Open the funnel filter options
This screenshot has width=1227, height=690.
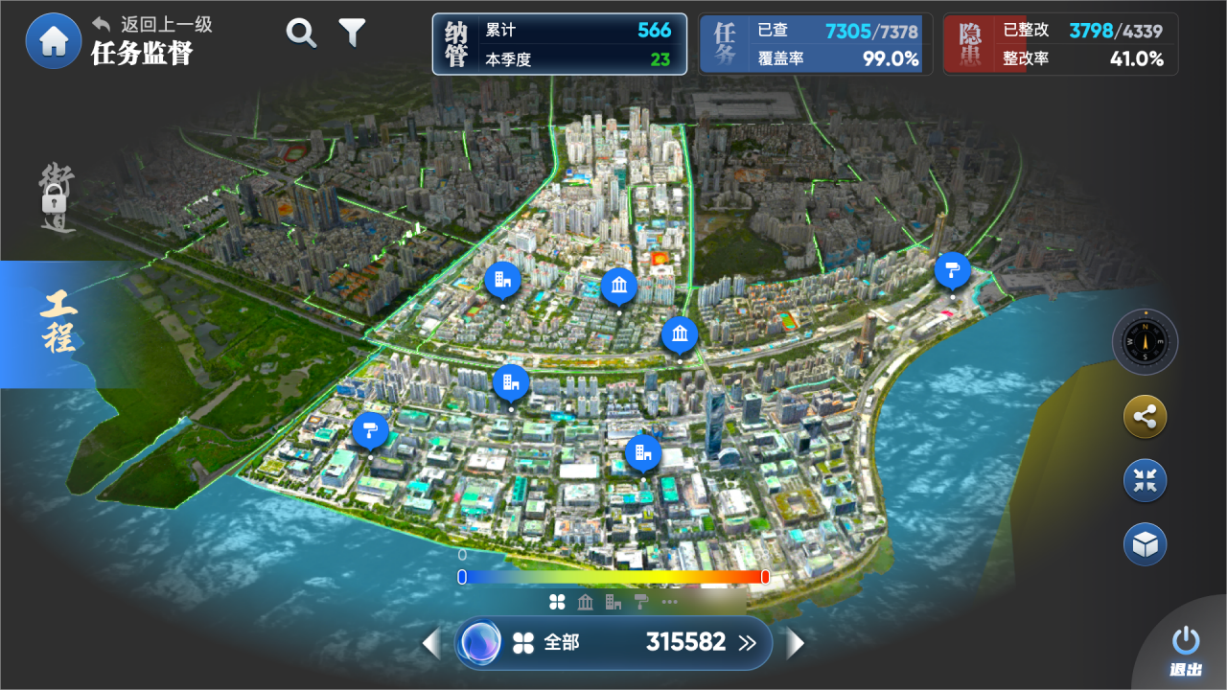352,33
